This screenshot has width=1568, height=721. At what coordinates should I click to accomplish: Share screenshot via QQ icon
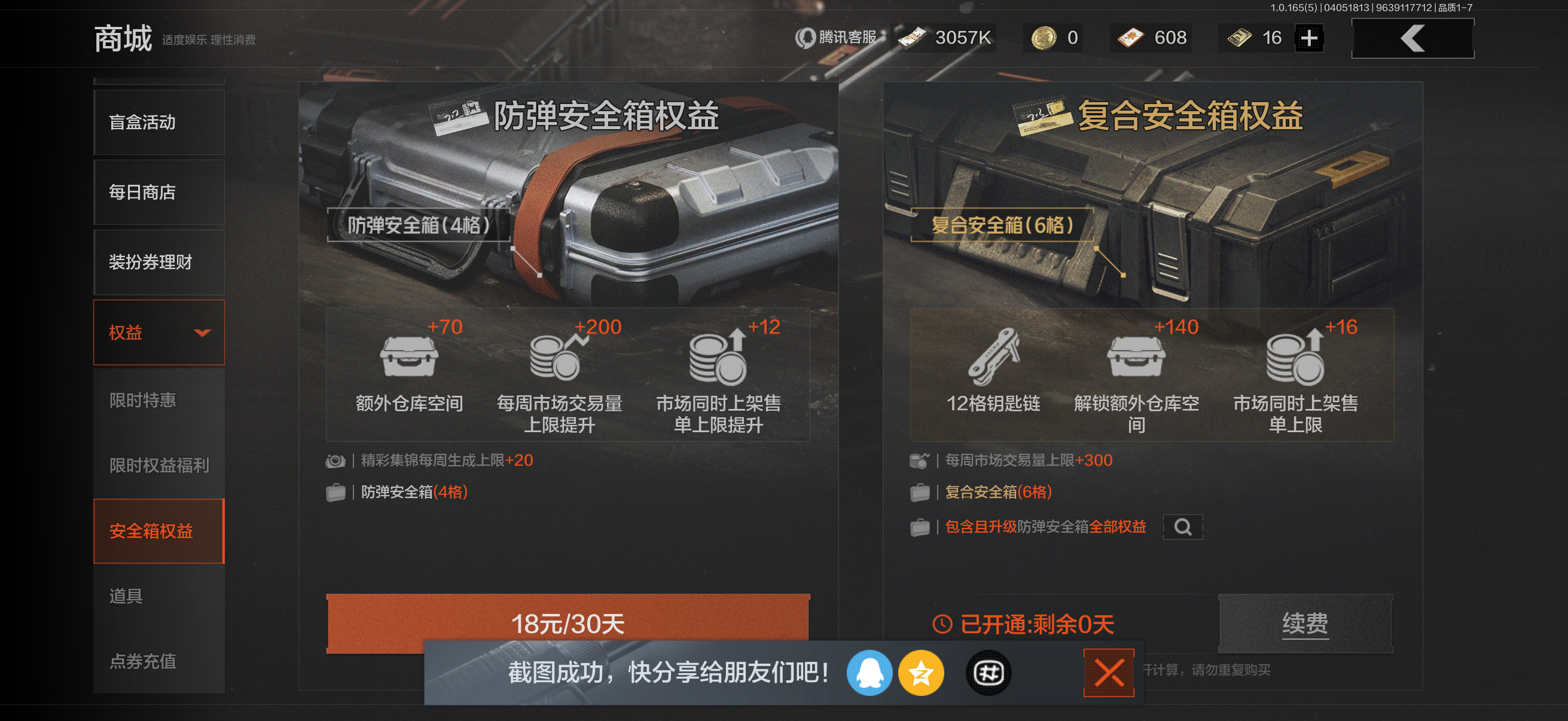tap(870, 673)
